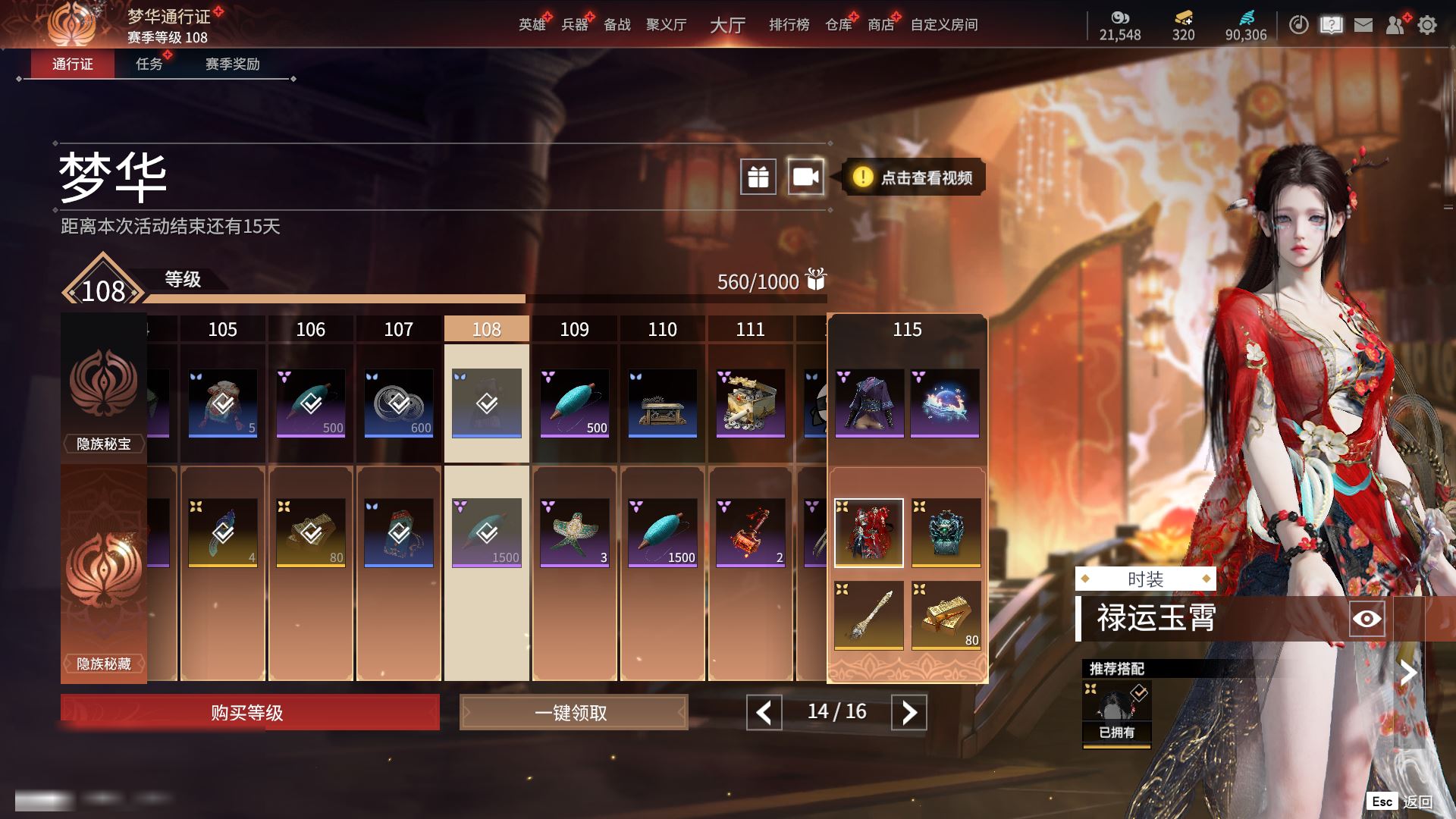Open the 商店 shop
The height and width of the screenshot is (819, 1456).
[x=880, y=25]
